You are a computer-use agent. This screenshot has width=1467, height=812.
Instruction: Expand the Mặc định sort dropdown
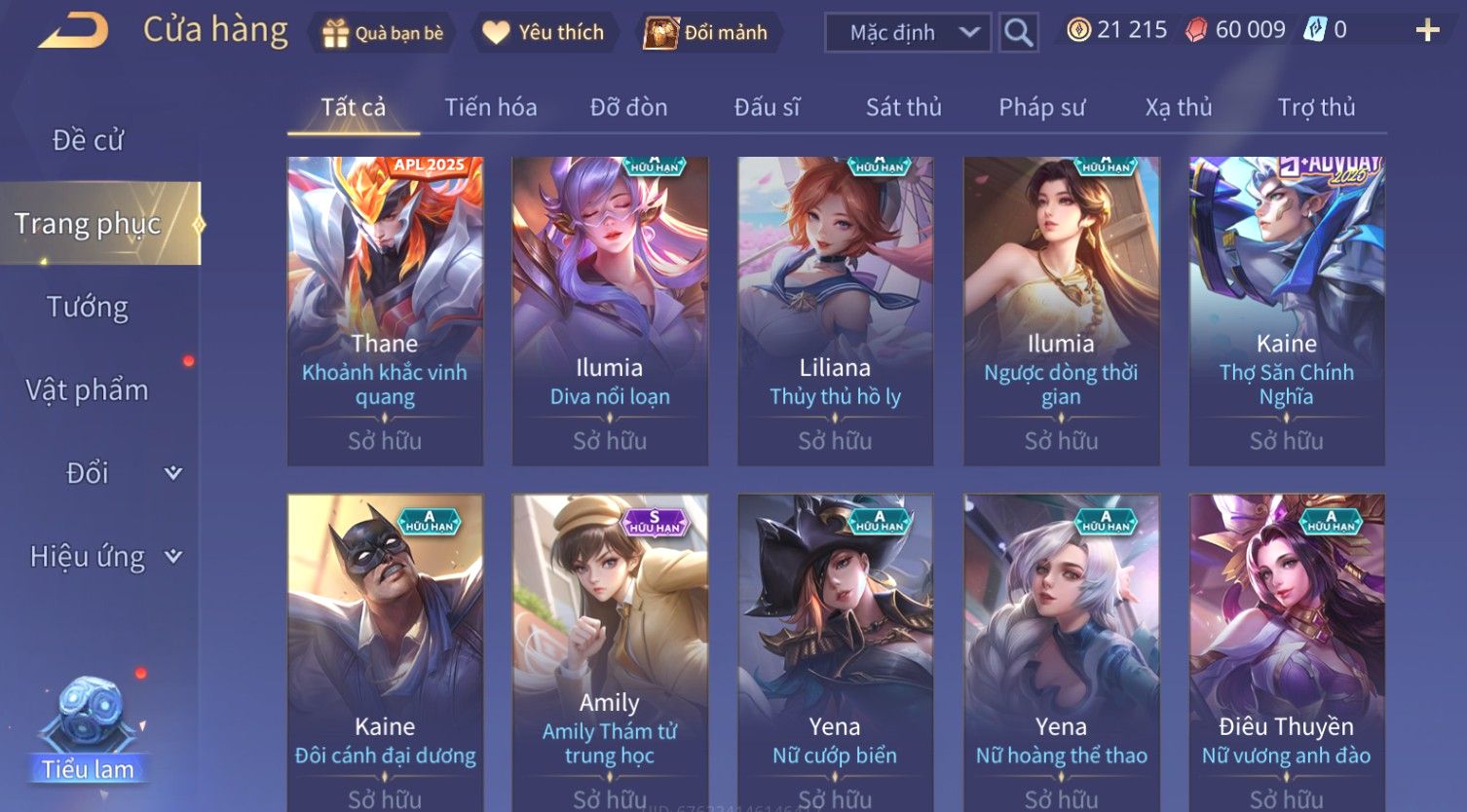908,33
